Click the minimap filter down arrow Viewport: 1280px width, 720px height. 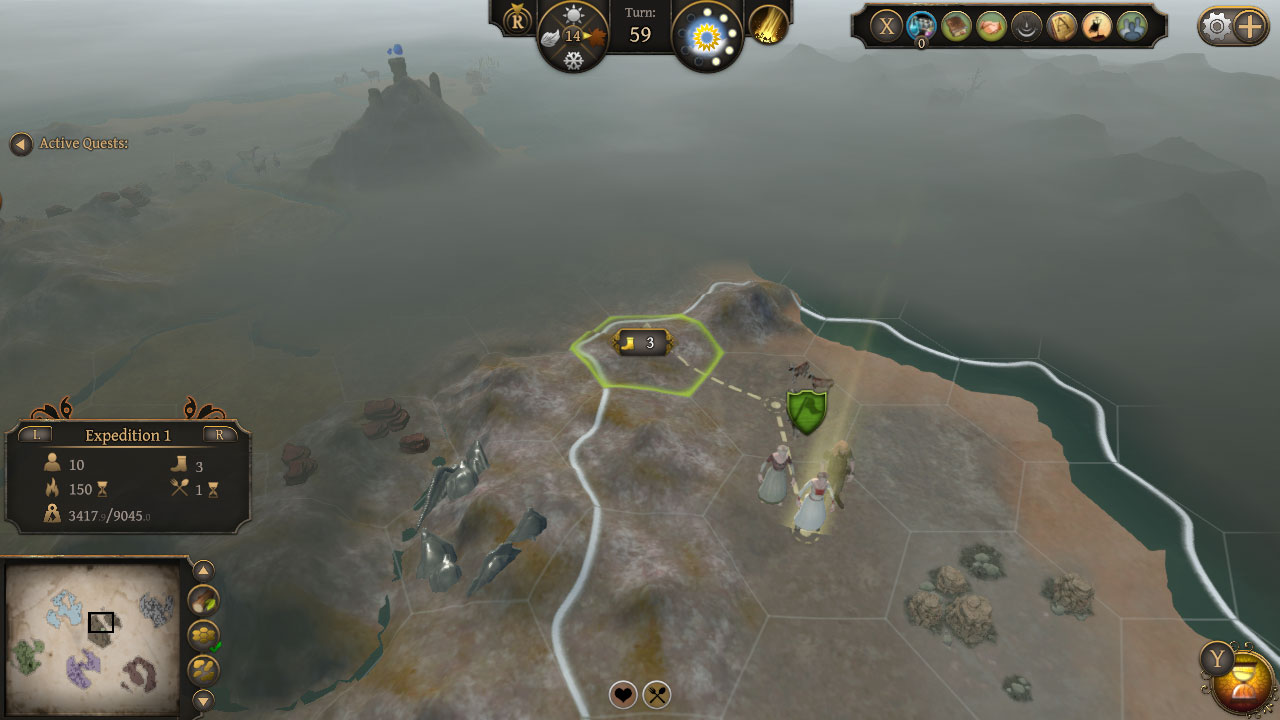203,699
